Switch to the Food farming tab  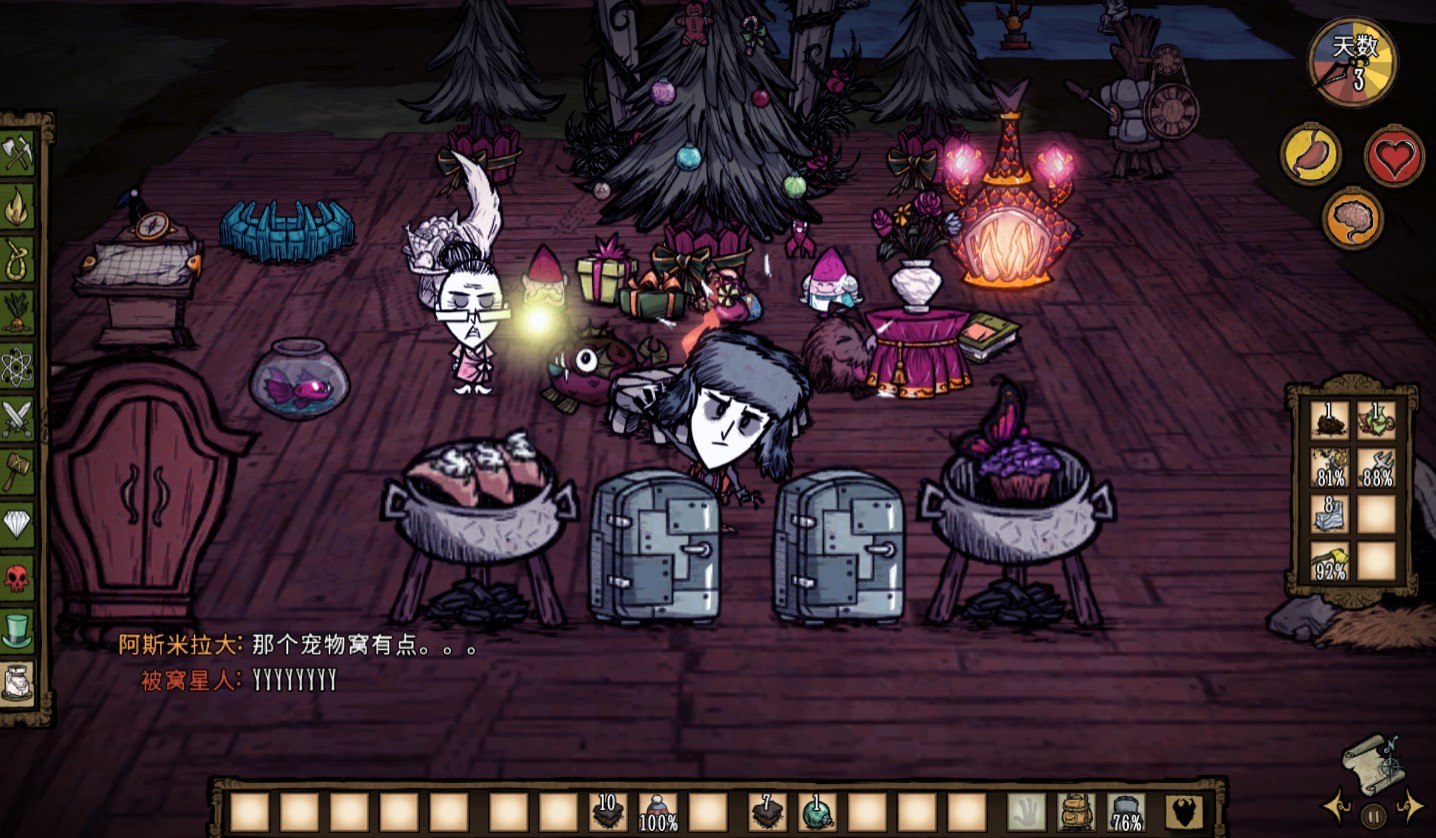point(17,312)
